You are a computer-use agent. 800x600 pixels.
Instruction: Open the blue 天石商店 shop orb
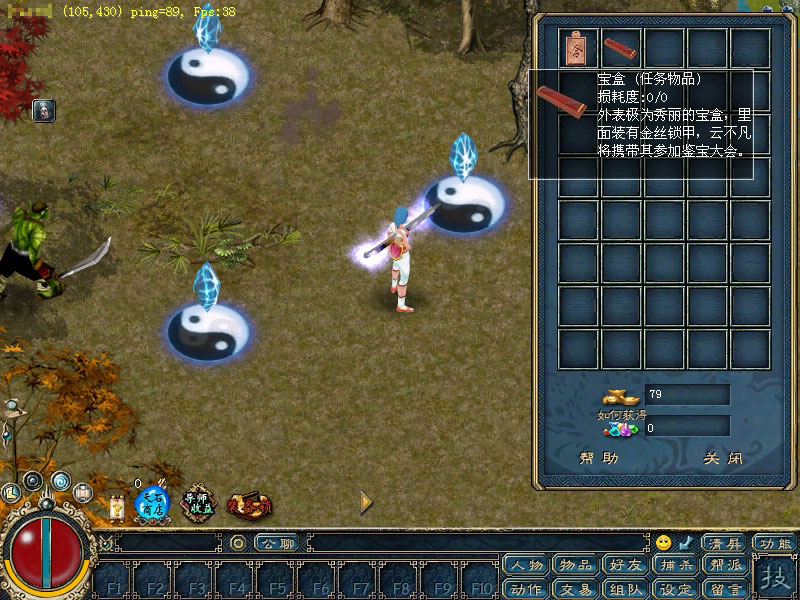coord(152,502)
